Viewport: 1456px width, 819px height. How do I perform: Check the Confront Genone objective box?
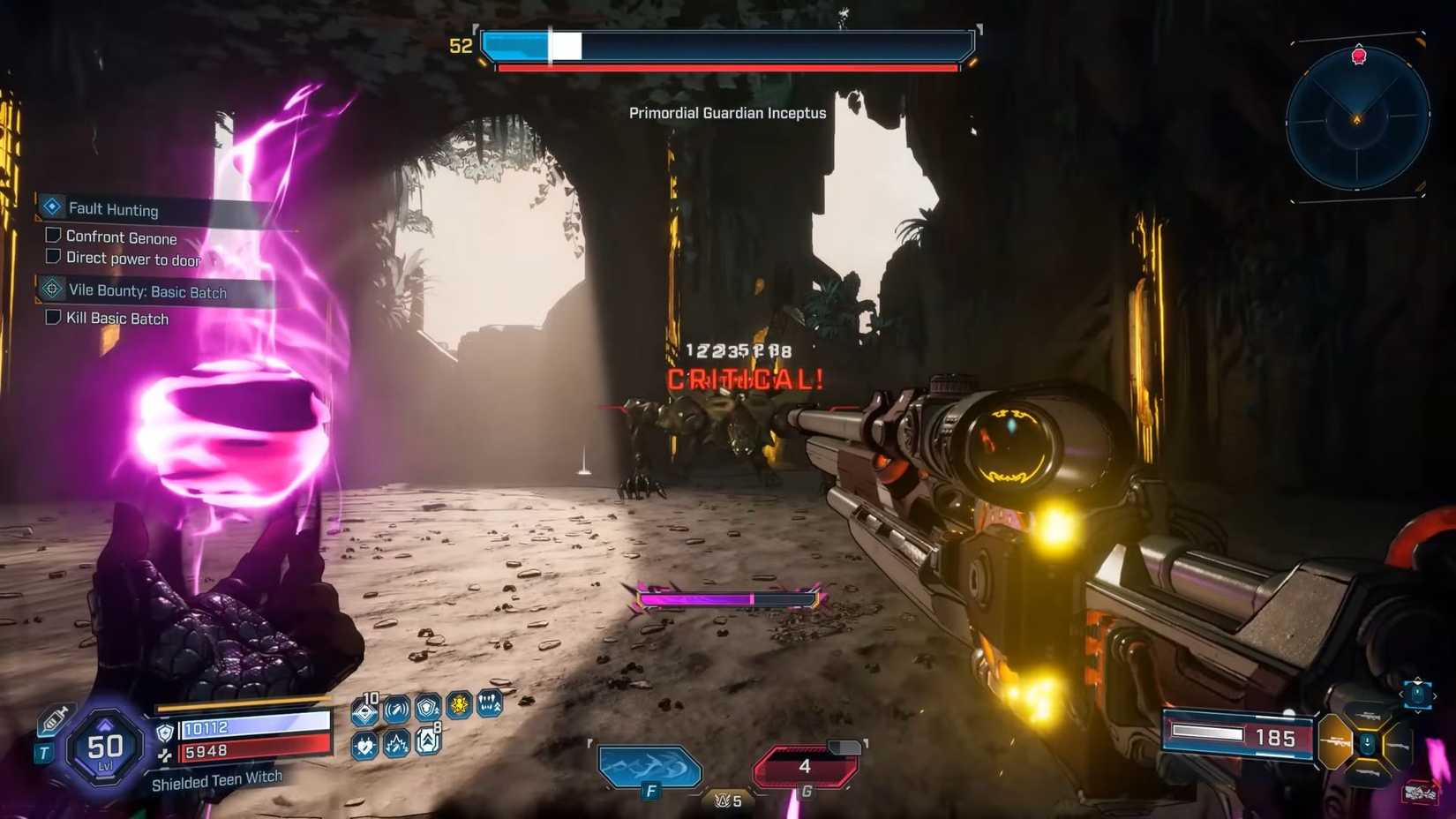pos(53,233)
